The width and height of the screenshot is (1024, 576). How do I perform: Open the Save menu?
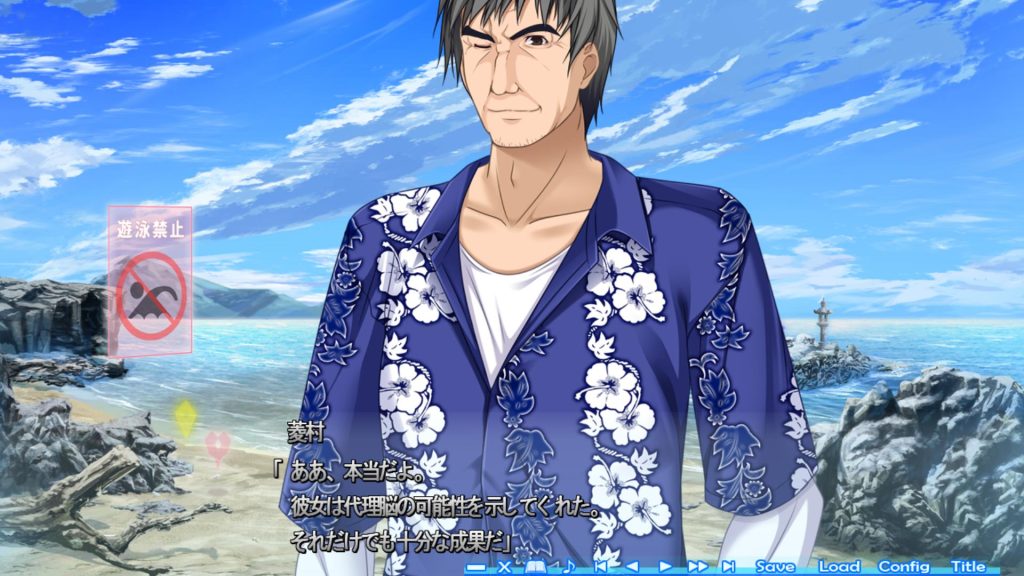point(776,566)
